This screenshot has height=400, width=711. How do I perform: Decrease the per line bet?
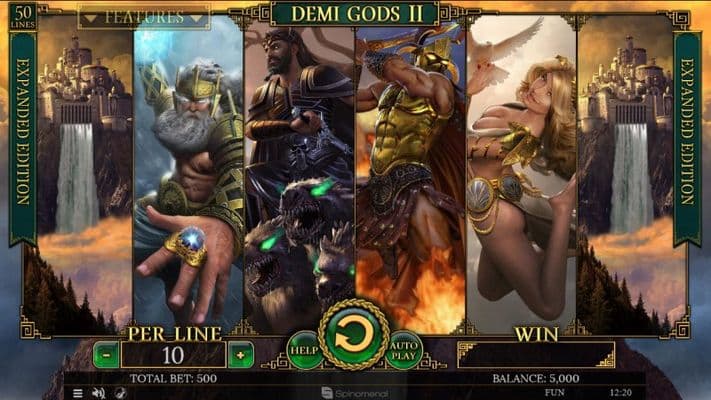coord(106,354)
